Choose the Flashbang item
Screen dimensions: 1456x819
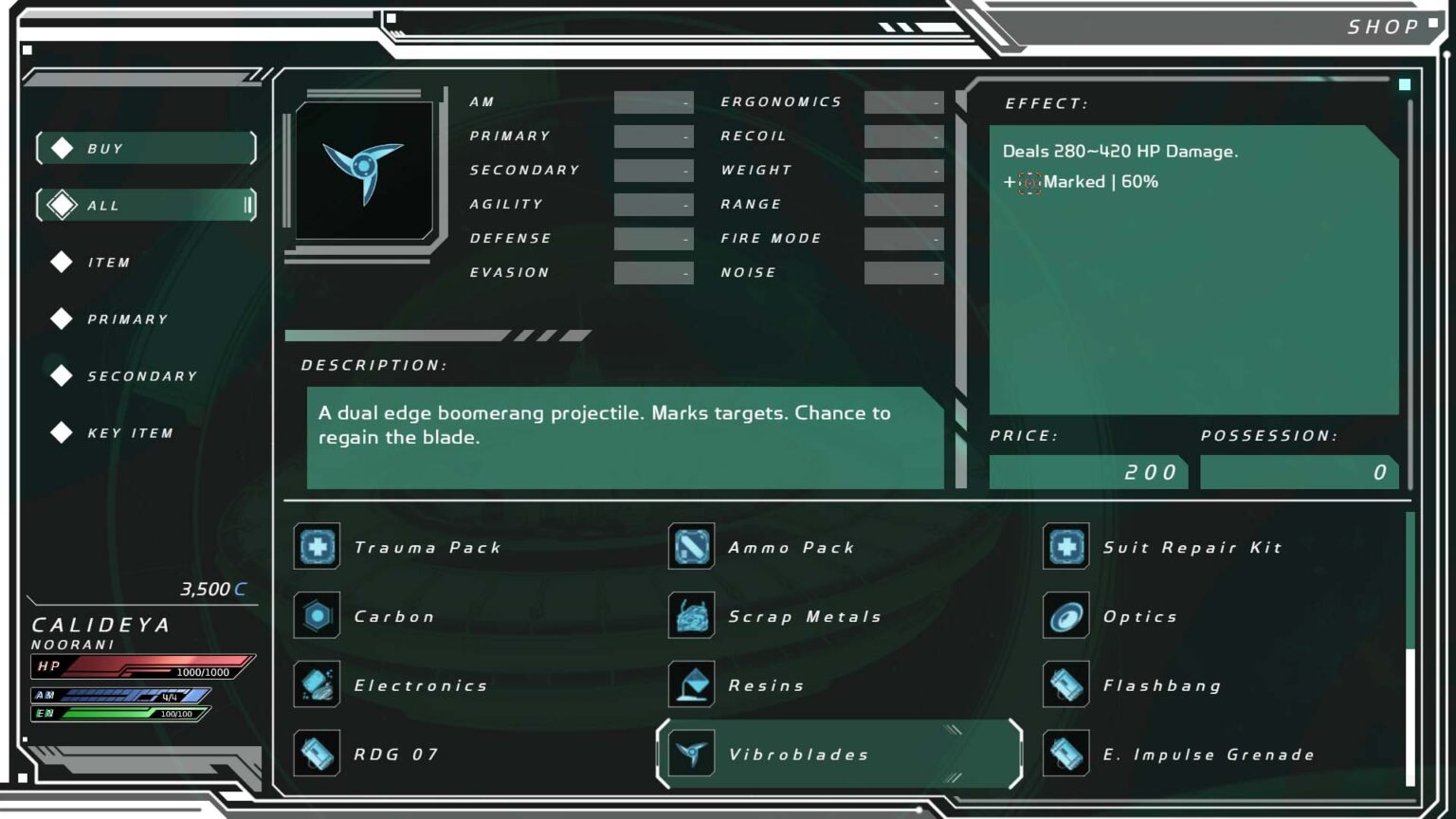pos(1161,686)
